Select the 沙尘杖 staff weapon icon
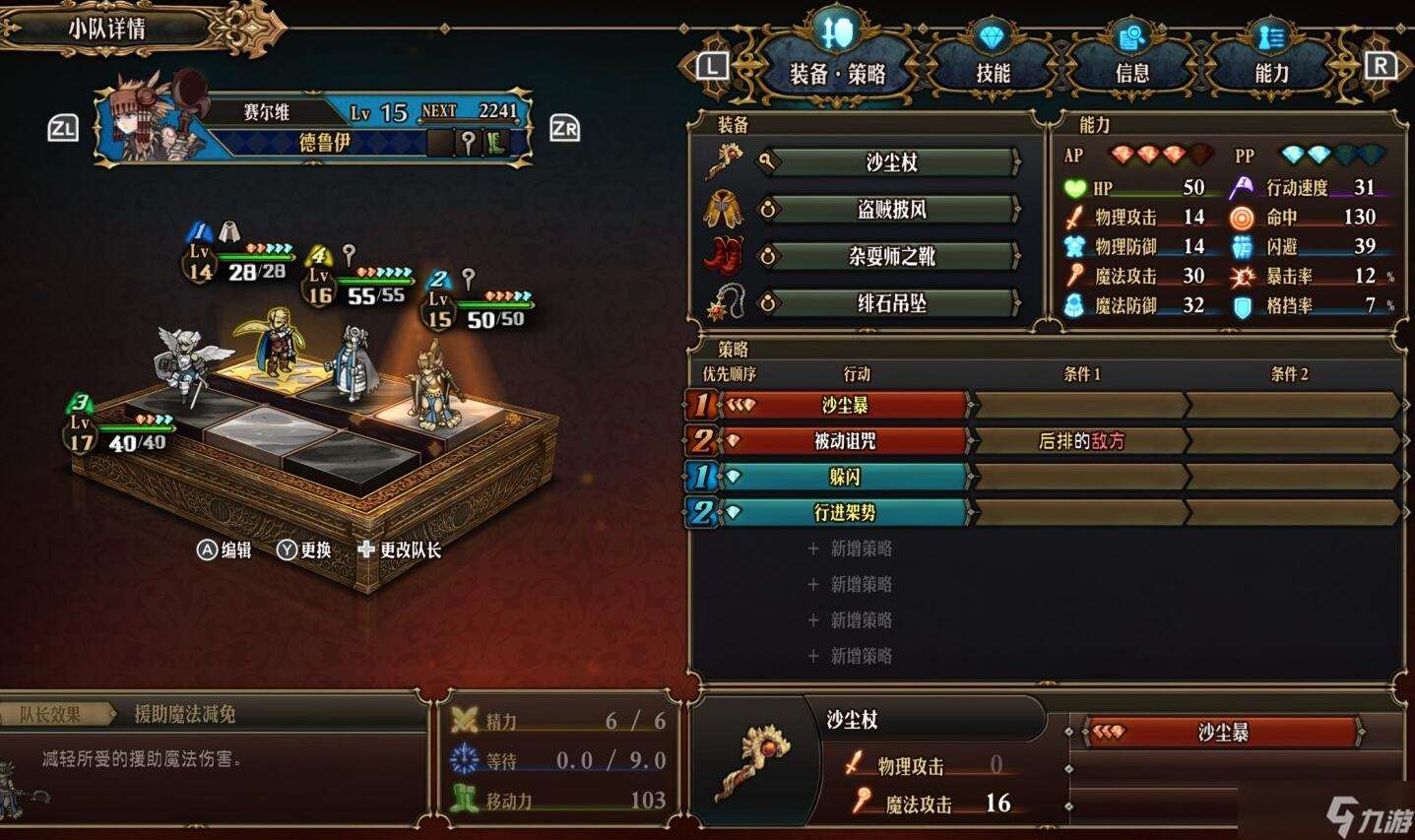The height and width of the screenshot is (840, 1415). point(726,160)
